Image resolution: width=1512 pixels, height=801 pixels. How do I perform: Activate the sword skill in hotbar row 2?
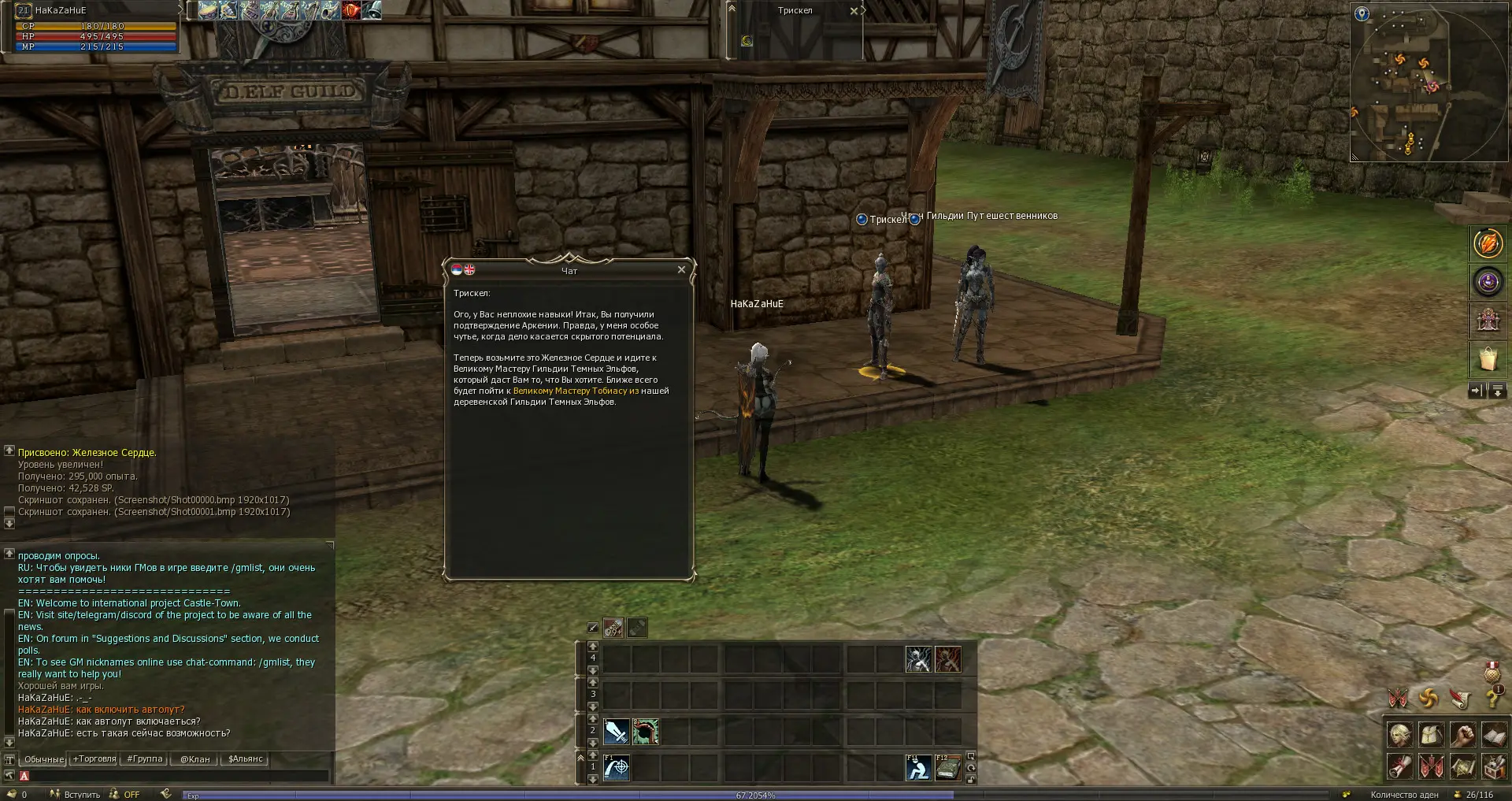click(617, 732)
